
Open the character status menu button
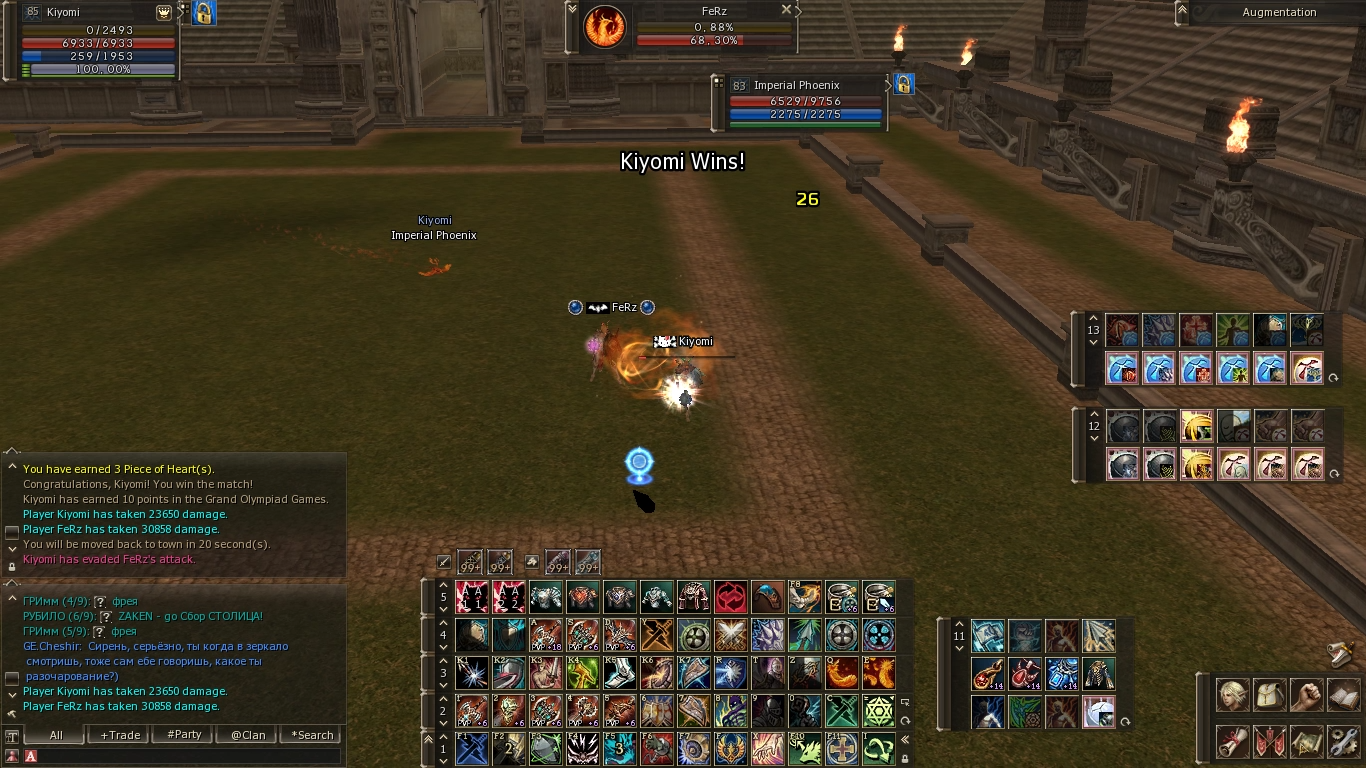[x=1232, y=693]
